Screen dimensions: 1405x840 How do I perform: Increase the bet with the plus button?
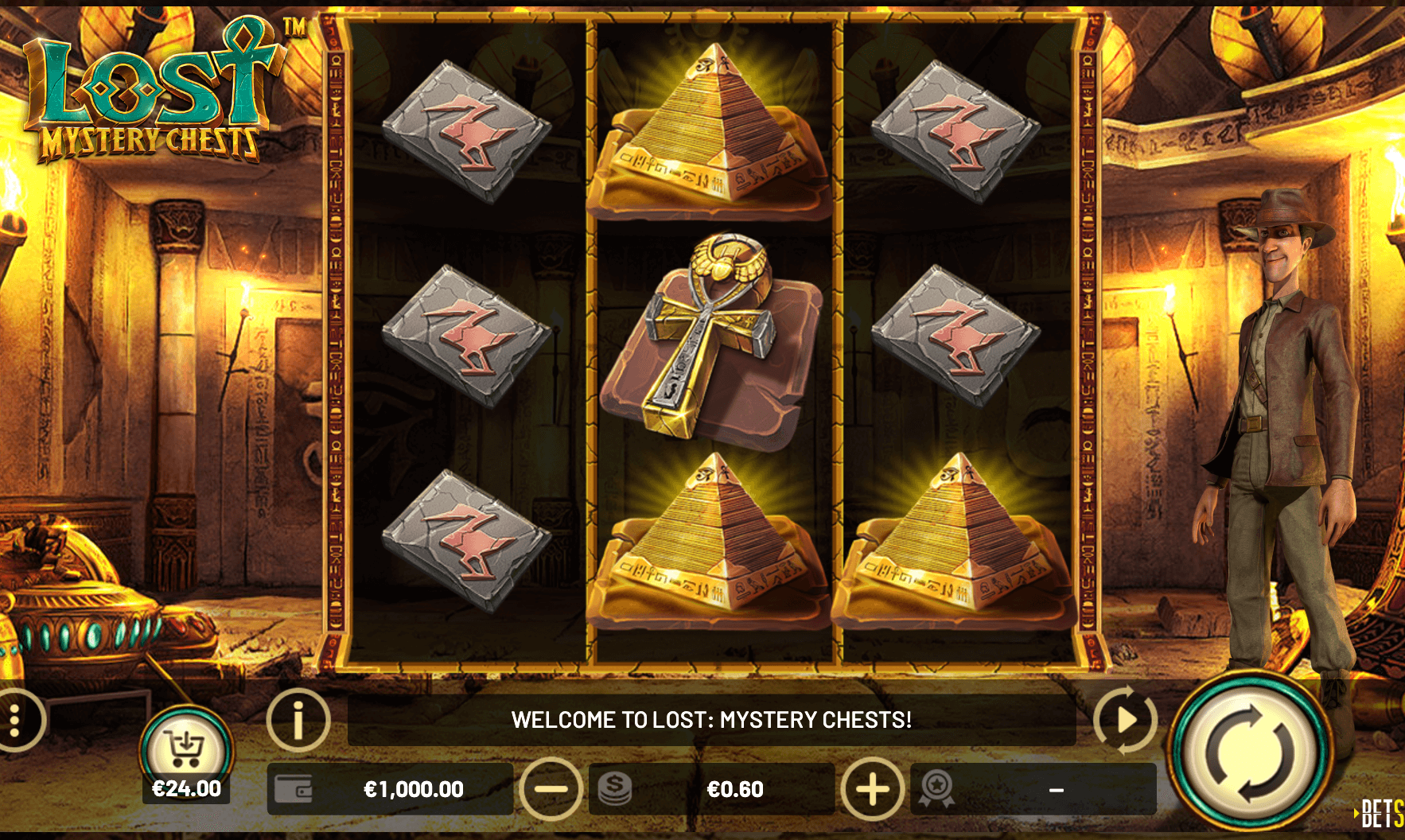coord(872,789)
